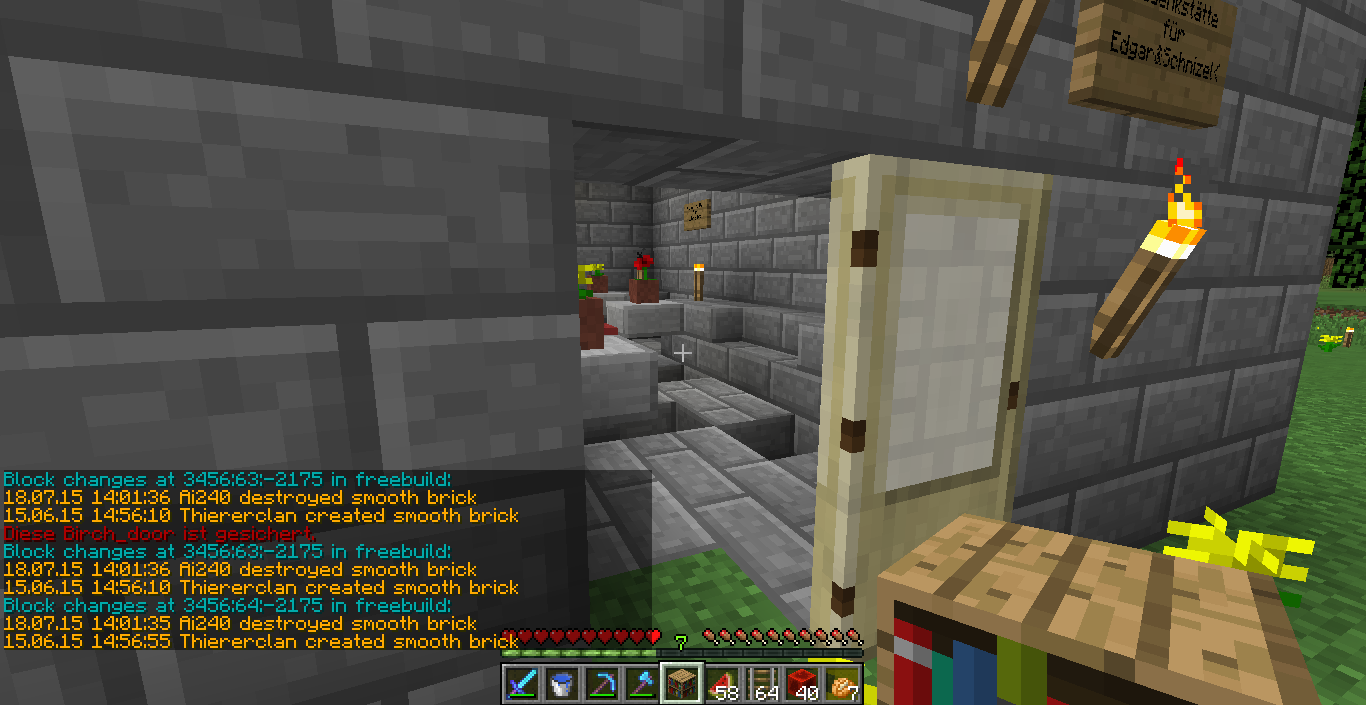Click the red "Diese Birch_door ist gesichert" chat line
Viewport: 1366px width, 705px height.
[160, 534]
